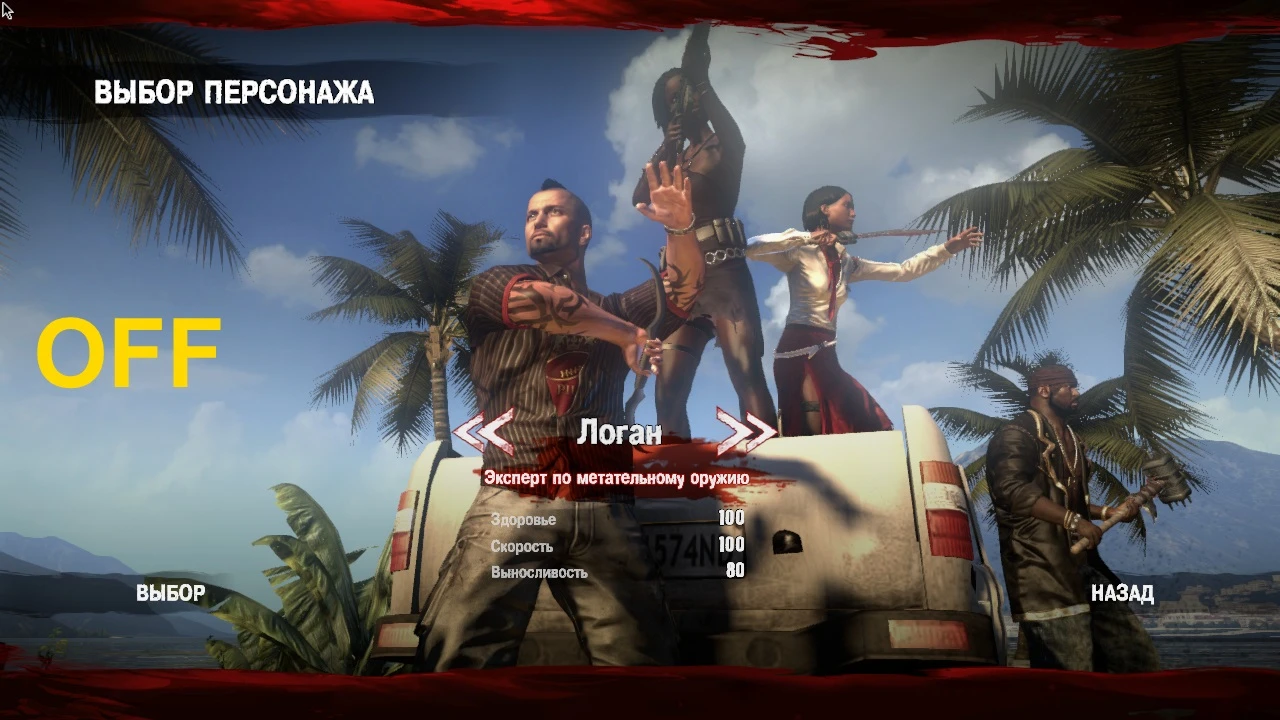Click the shirtless character standing on the truck
This screenshot has height=720, width=1280.
pos(690,230)
